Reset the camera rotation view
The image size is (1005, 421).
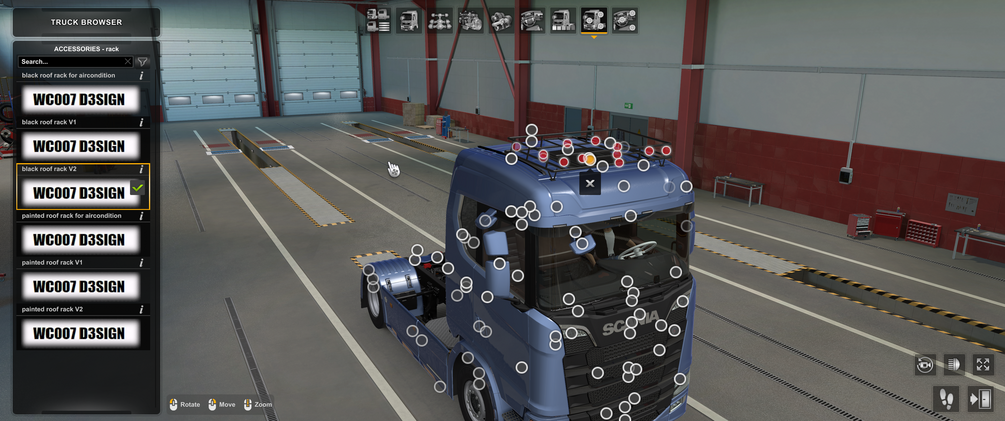(x=925, y=365)
